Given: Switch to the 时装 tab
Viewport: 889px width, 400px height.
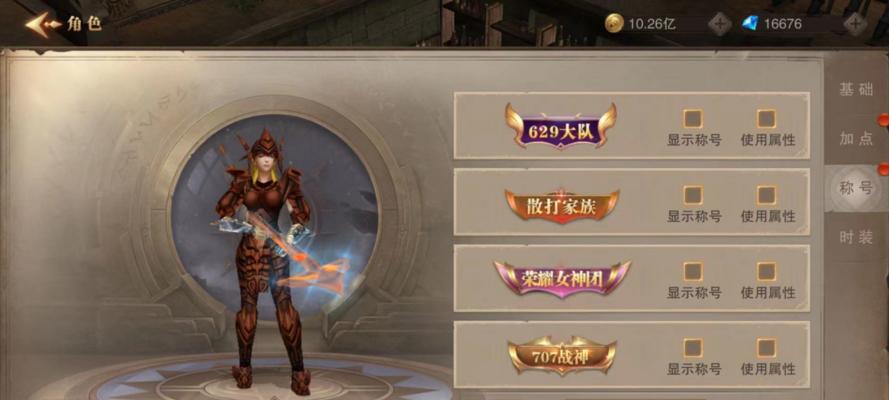Looking at the screenshot, I should pyautogui.click(x=856, y=237).
